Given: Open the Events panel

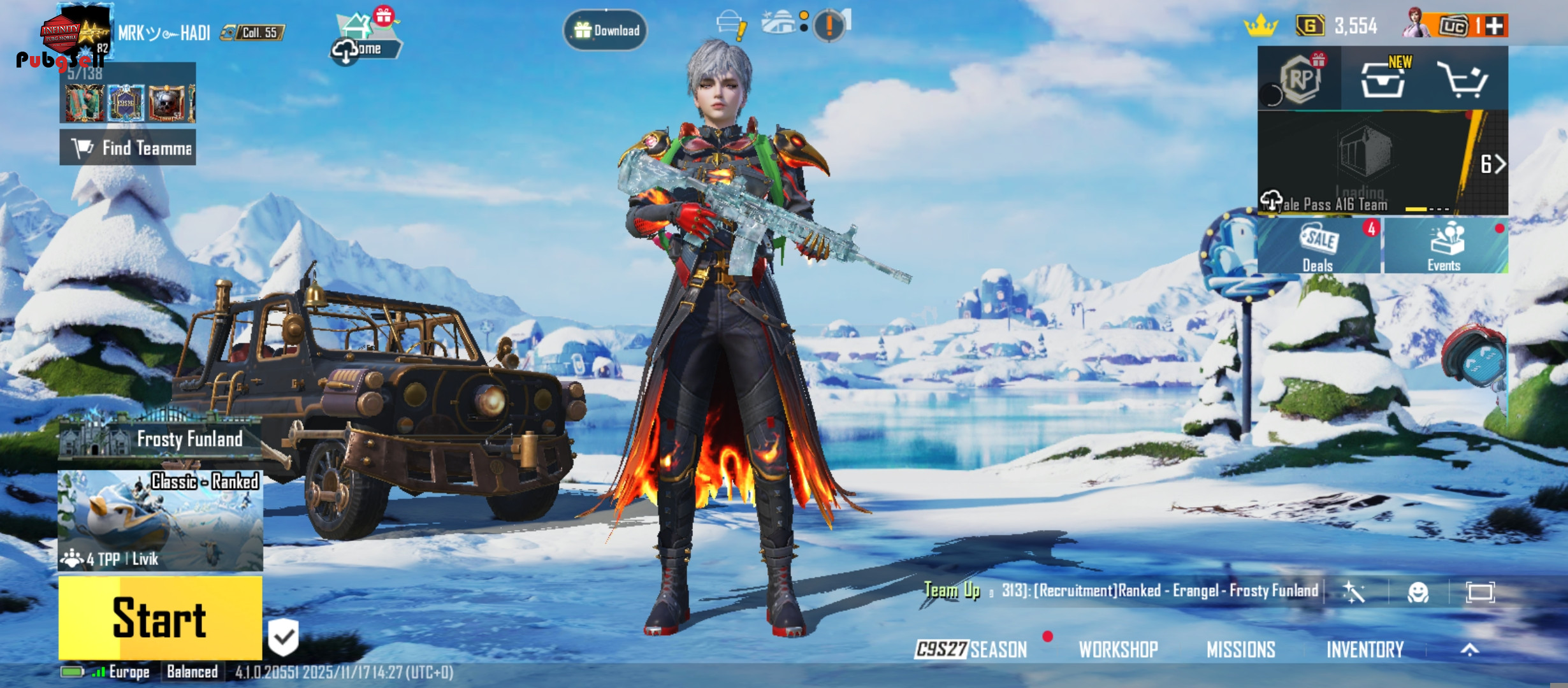Looking at the screenshot, I should 1444,247.
